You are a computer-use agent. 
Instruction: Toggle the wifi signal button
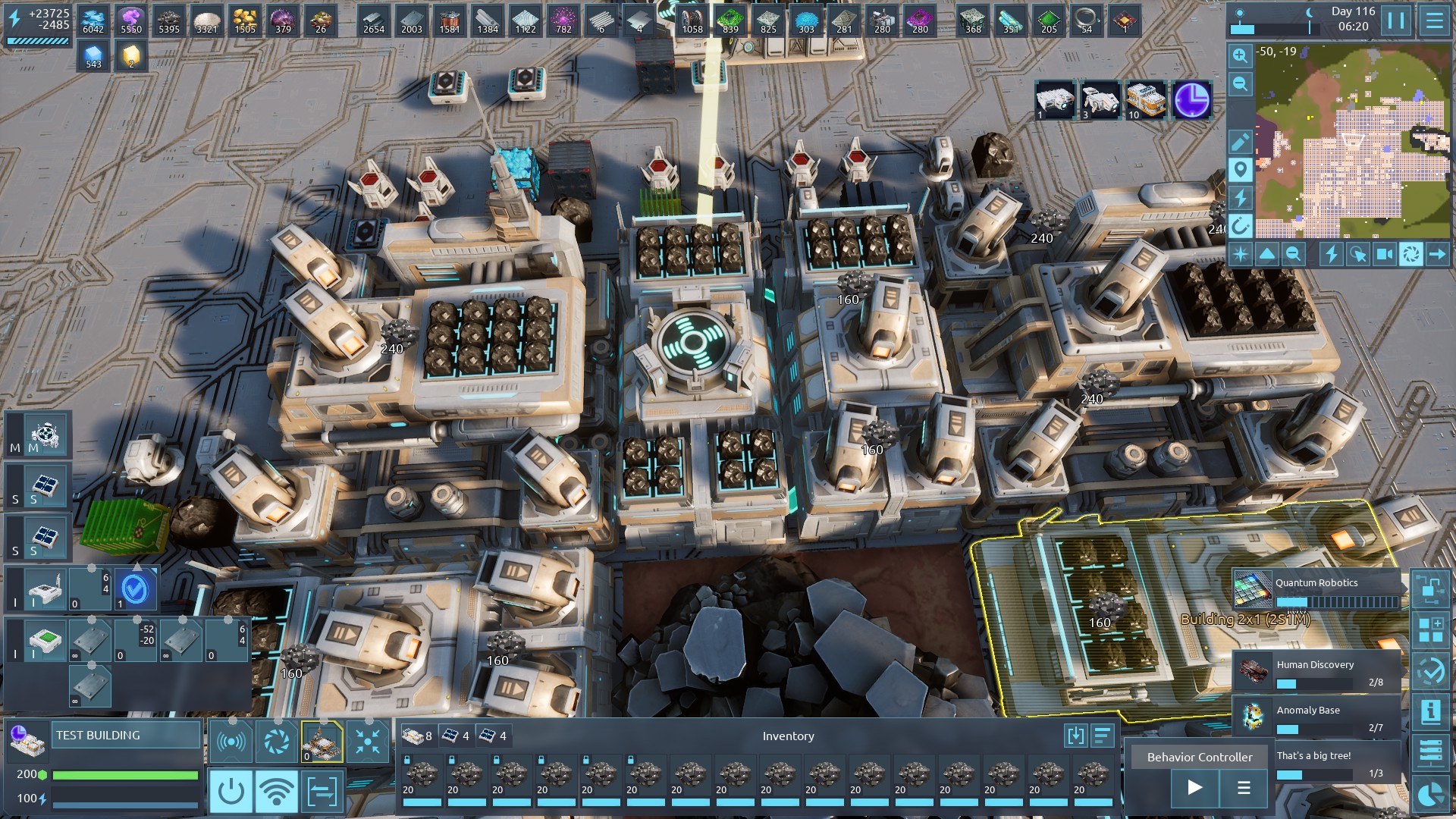pos(277,792)
